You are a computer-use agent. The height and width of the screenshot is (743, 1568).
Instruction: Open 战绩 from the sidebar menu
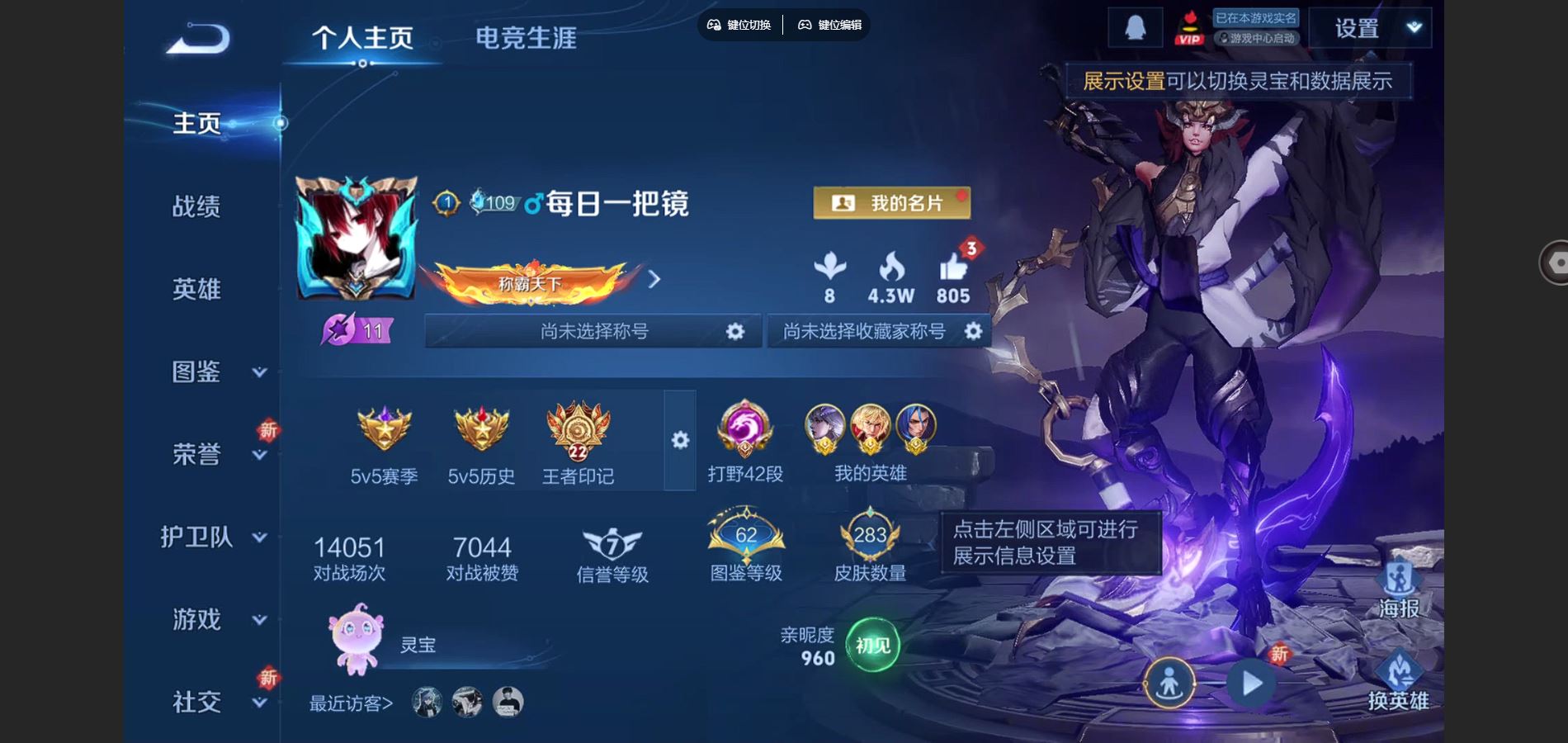pyautogui.click(x=197, y=208)
